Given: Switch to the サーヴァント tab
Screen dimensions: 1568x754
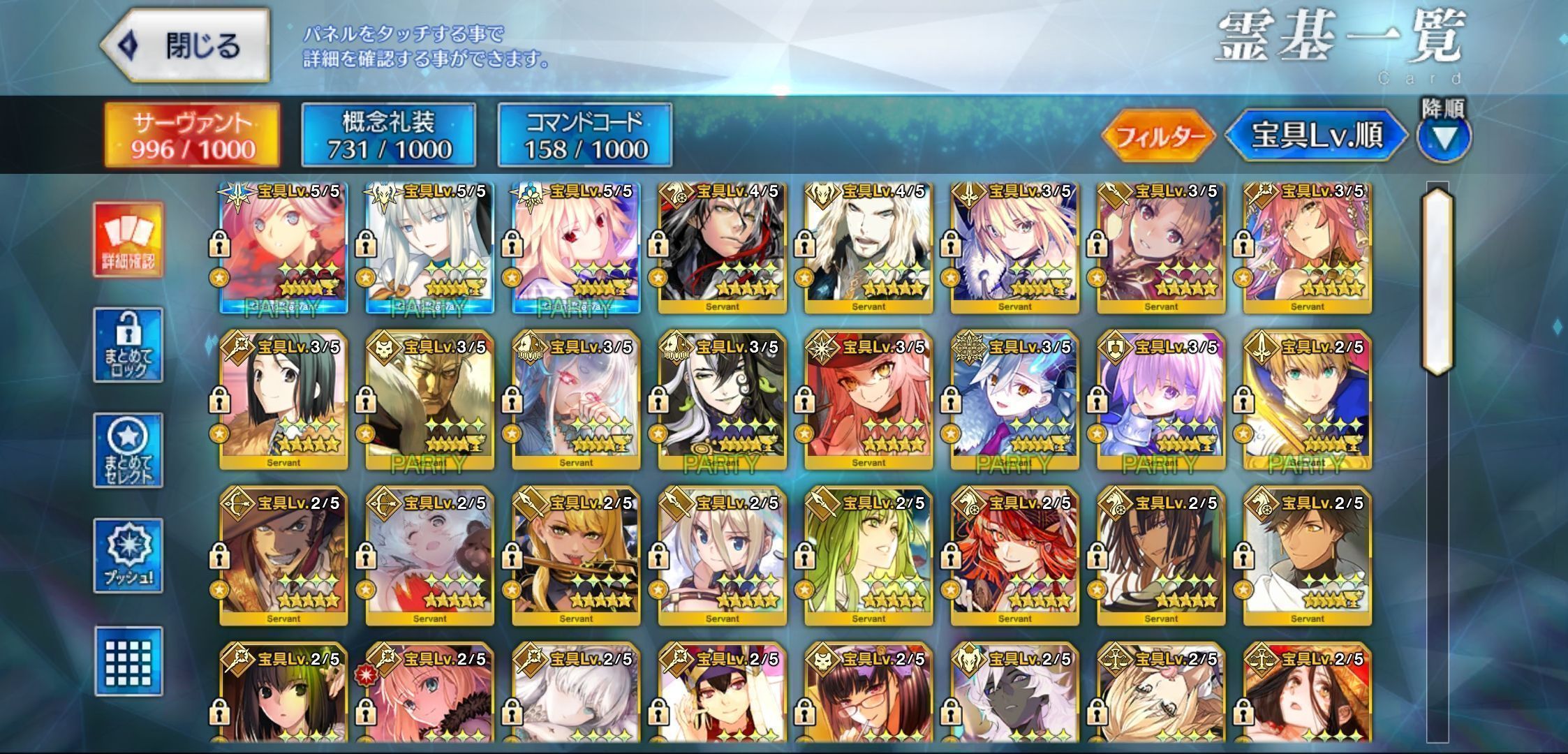Looking at the screenshot, I should coord(193,135).
